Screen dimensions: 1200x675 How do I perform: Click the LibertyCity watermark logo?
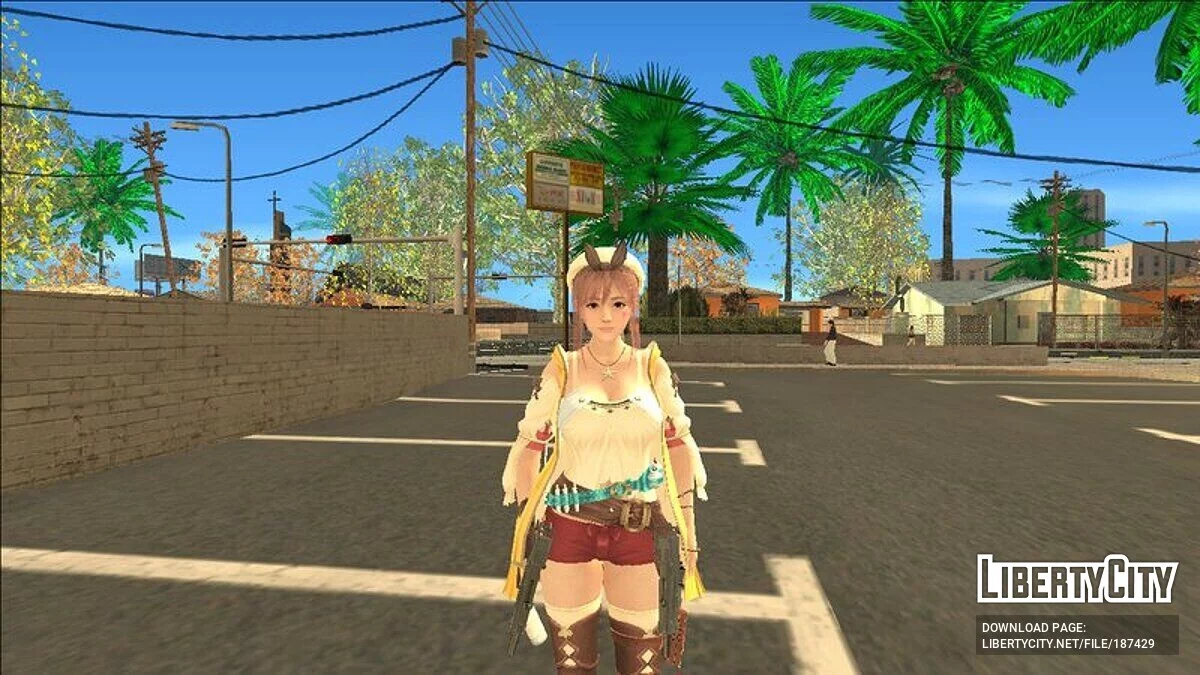(x=1077, y=579)
